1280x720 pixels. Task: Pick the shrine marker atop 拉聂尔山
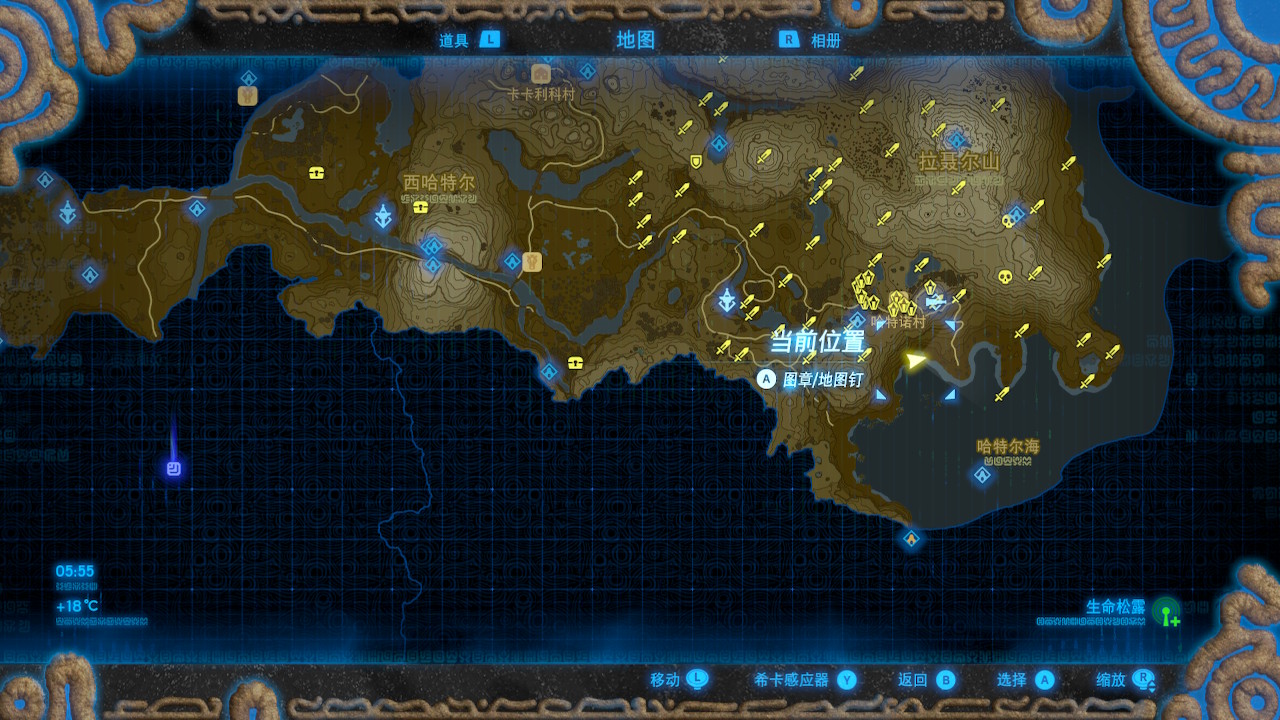point(957,140)
